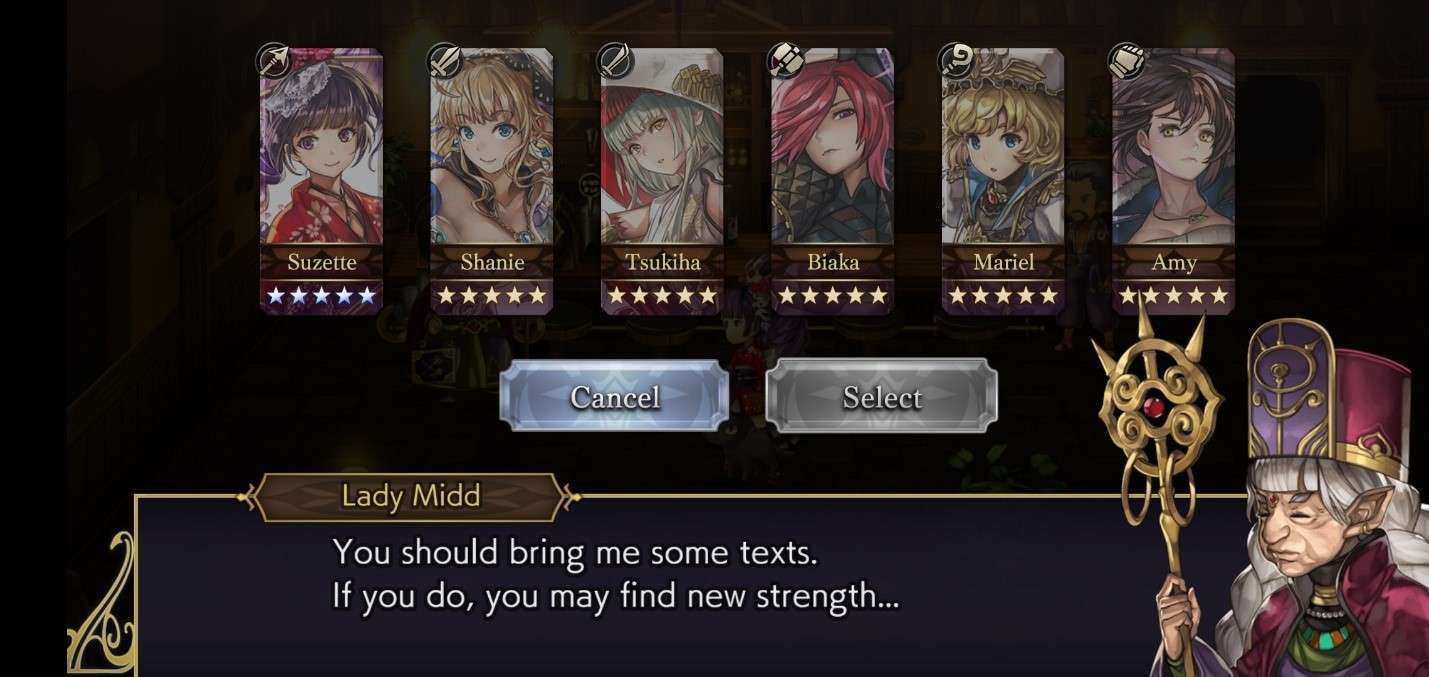Viewport: 1429px width, 677px height.
Task: Cancel the character selection
Action: (x=614, y=397)
